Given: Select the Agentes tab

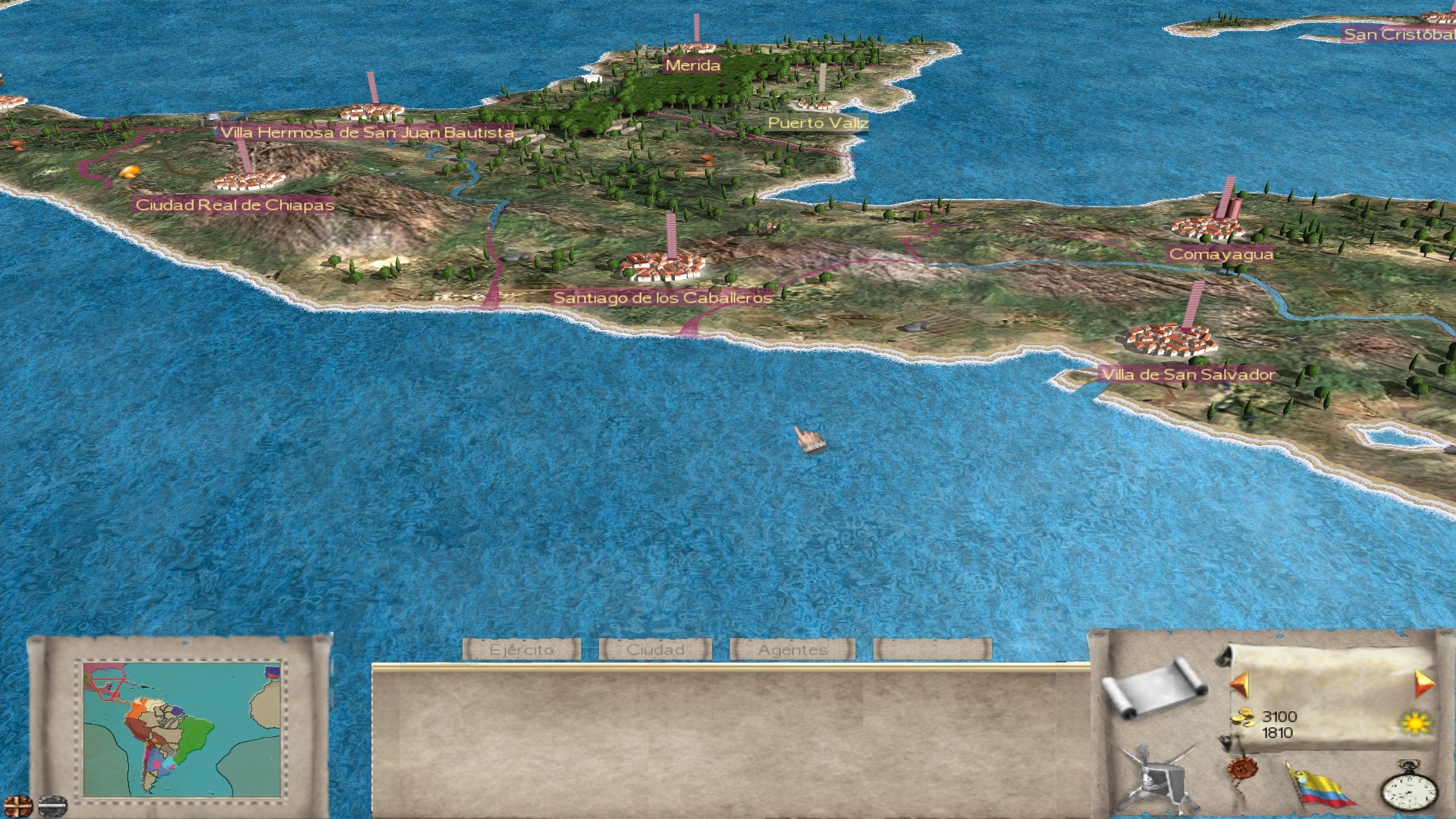Looking at the screenshot, I should [x=792, y=650].
